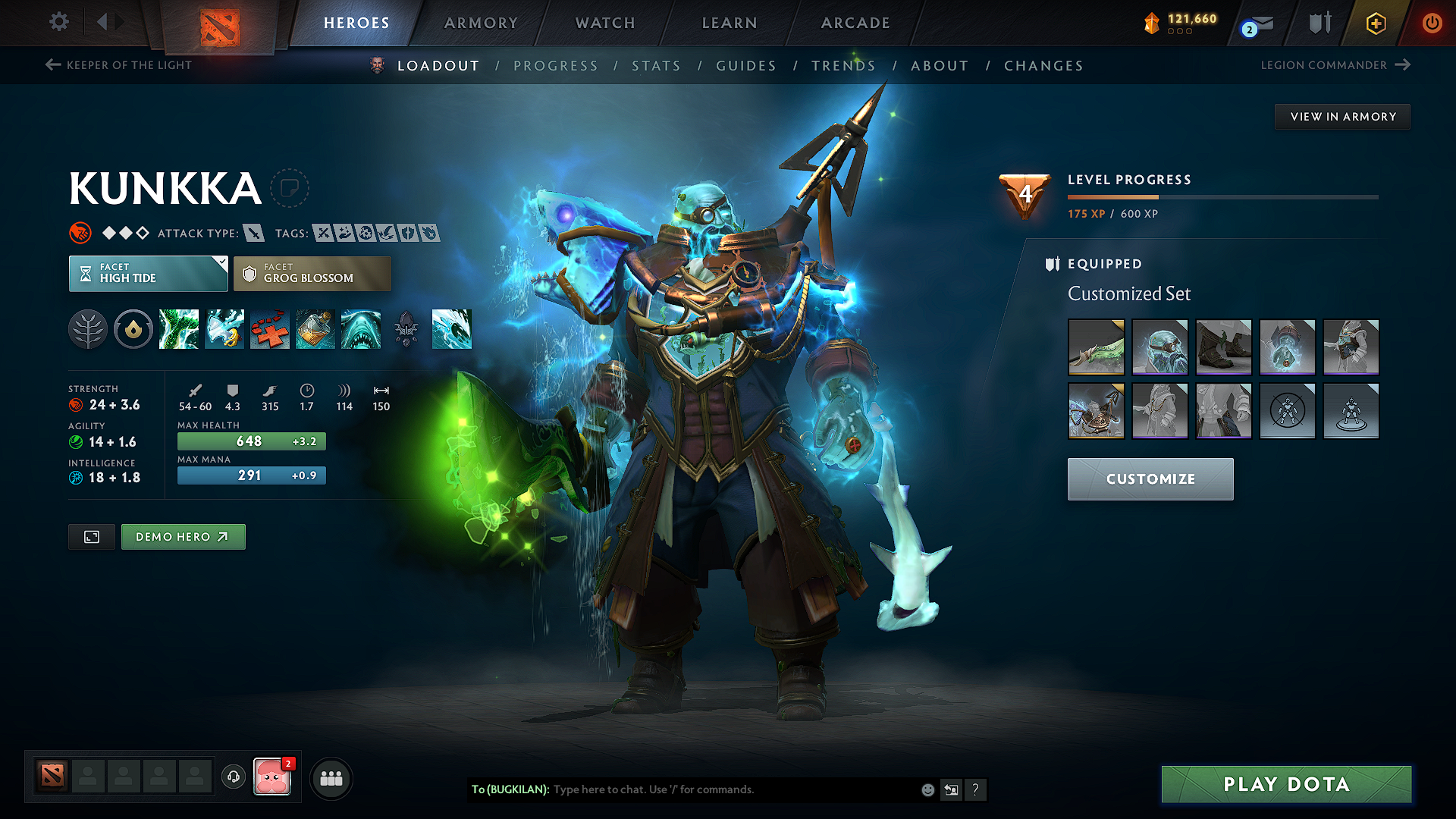This screenshot has width=1456, height=819.
Task: Click the DEMO HERO button
Action: [x=183, y=536]
